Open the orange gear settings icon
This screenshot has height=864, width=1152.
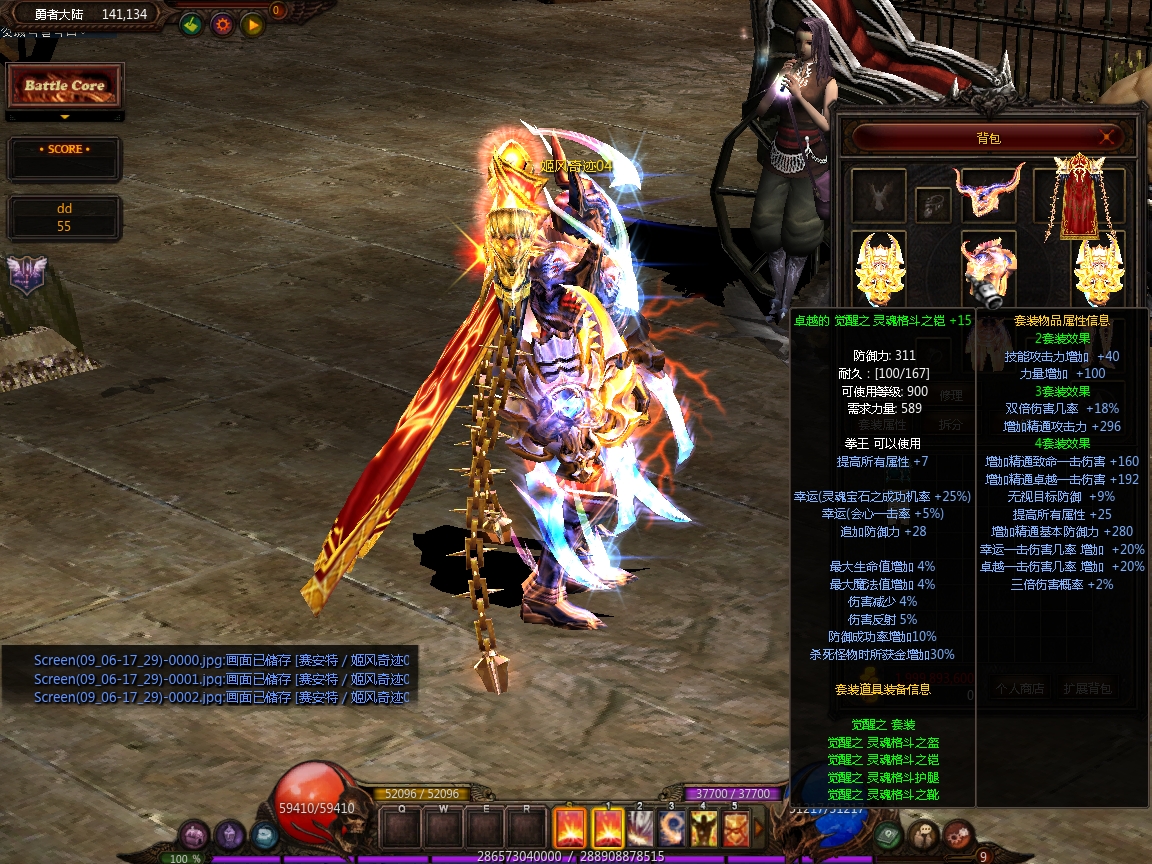pyautogui.click(x=222, y=25)
